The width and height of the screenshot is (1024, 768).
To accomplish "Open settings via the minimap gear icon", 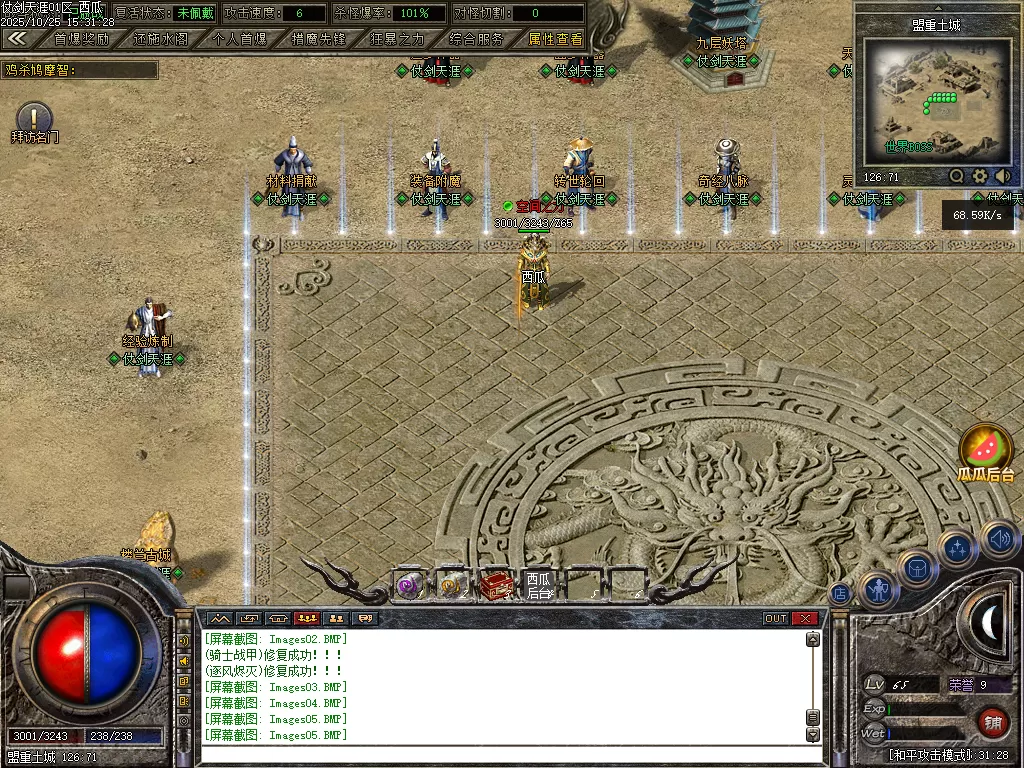I will [x=980, y=177].
